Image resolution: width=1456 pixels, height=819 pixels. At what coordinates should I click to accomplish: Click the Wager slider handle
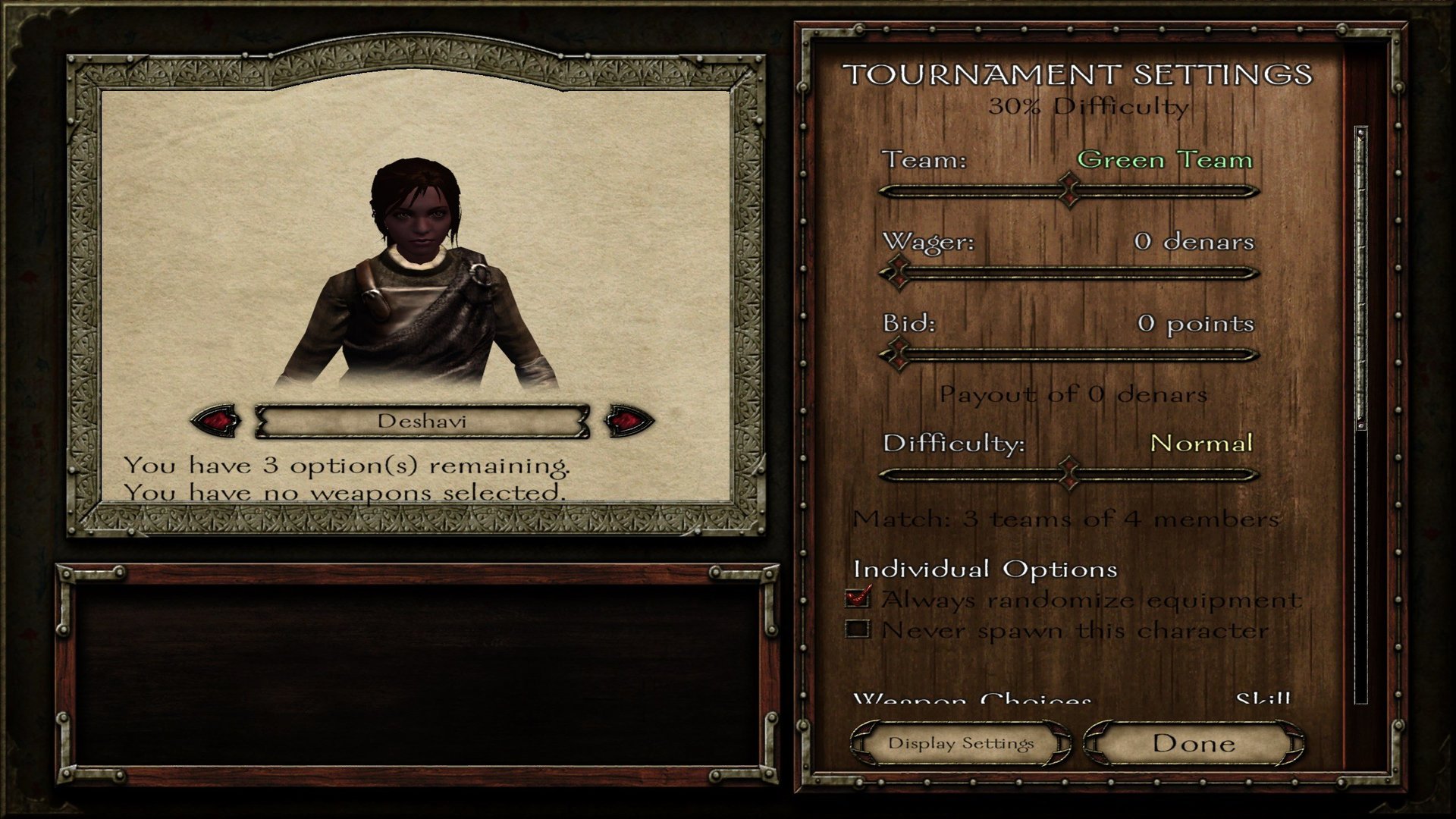899,272
